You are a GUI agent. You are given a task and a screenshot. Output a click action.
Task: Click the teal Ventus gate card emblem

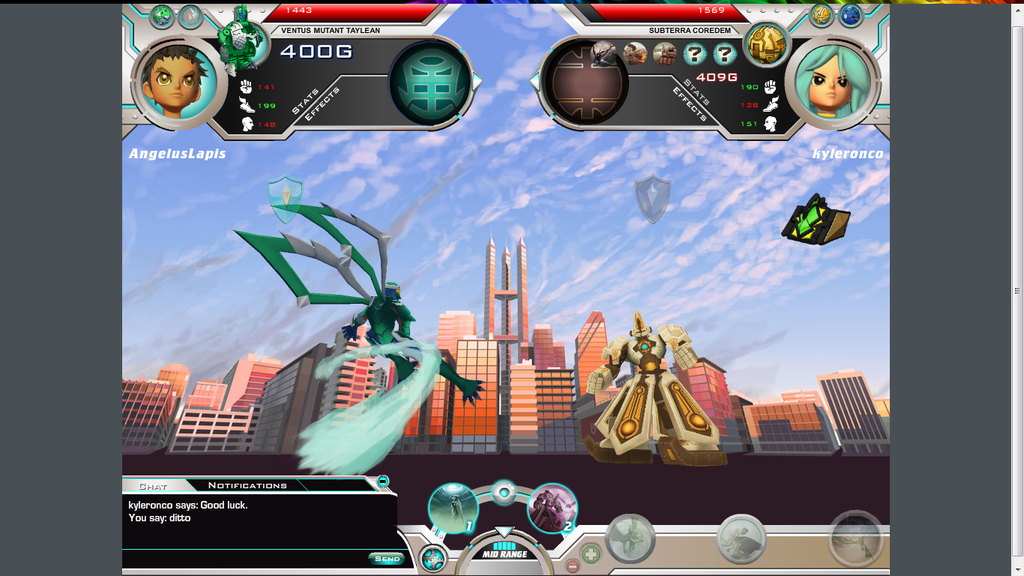point(430,82)
